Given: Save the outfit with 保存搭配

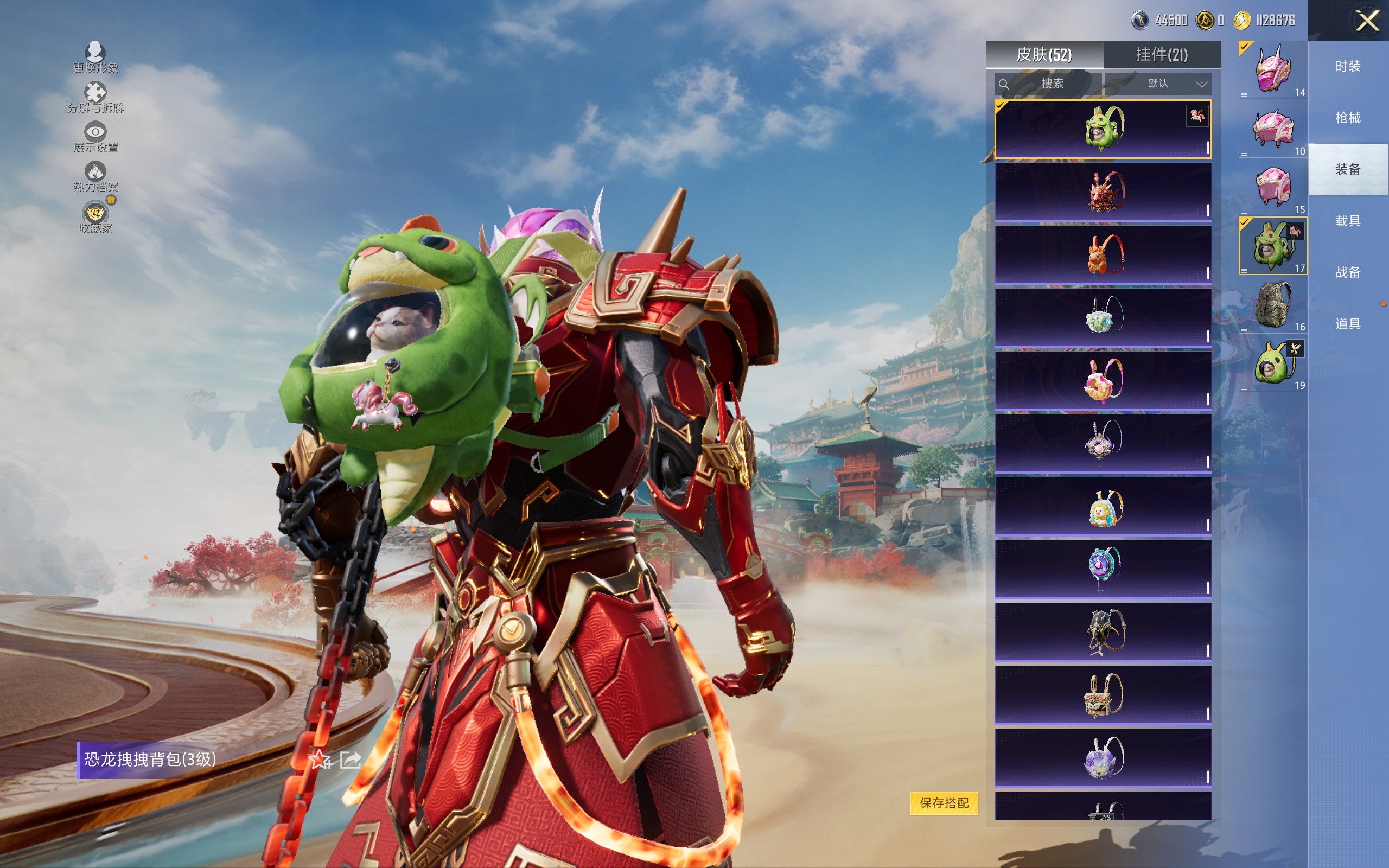Looking at the screenshot, I should 944,802.
